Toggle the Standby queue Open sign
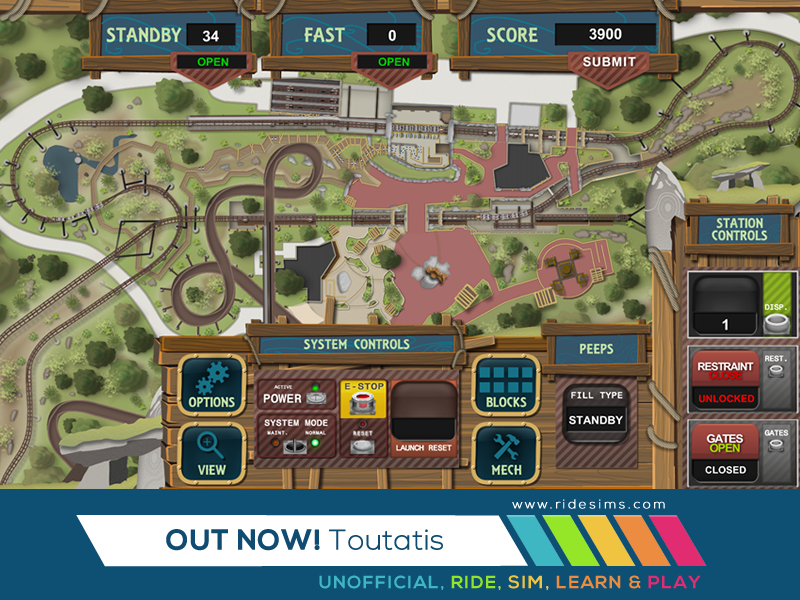The image size is (800, 600). click(x=214, y=62)
